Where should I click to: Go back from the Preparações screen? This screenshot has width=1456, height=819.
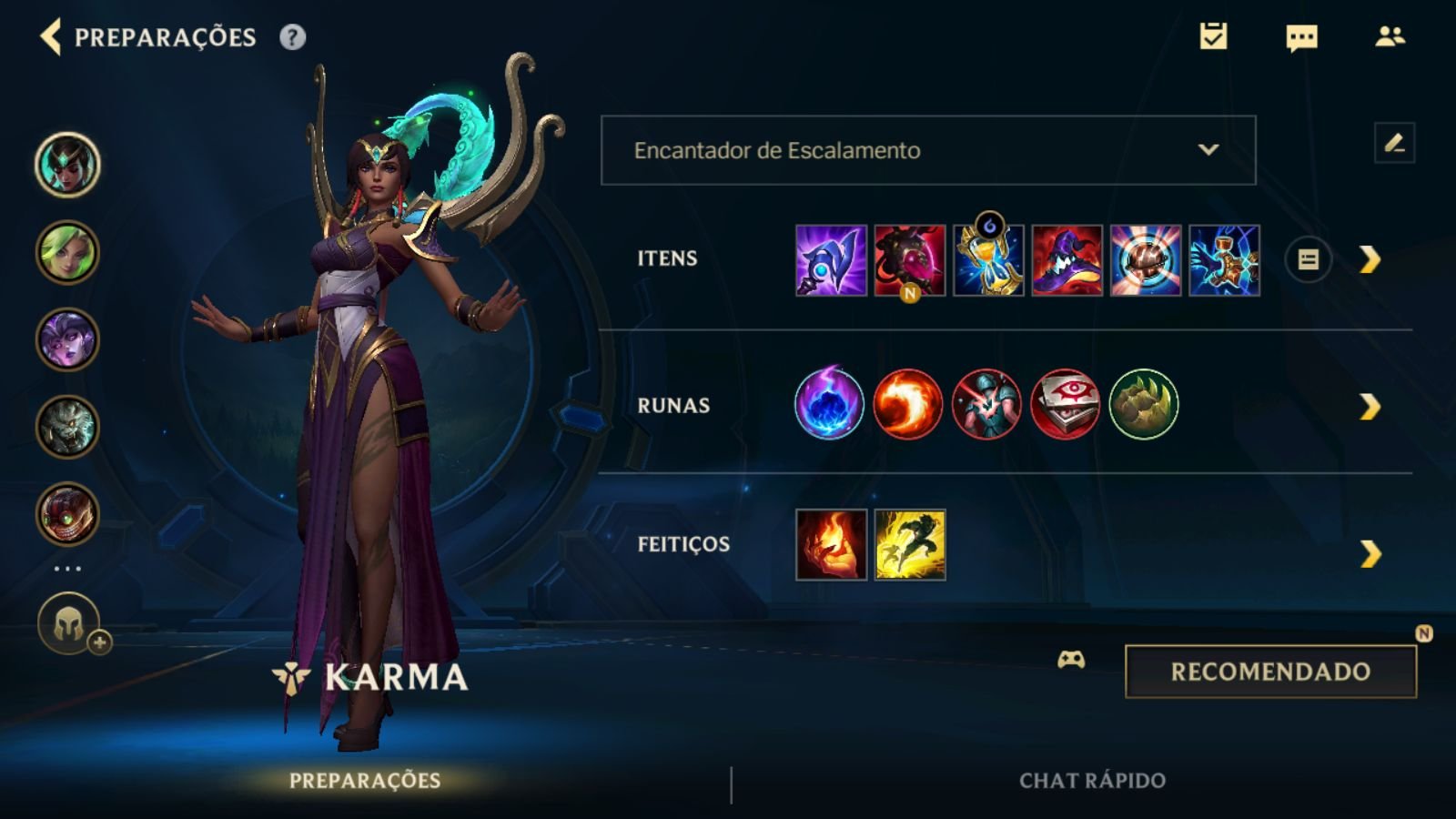[51, 37]
